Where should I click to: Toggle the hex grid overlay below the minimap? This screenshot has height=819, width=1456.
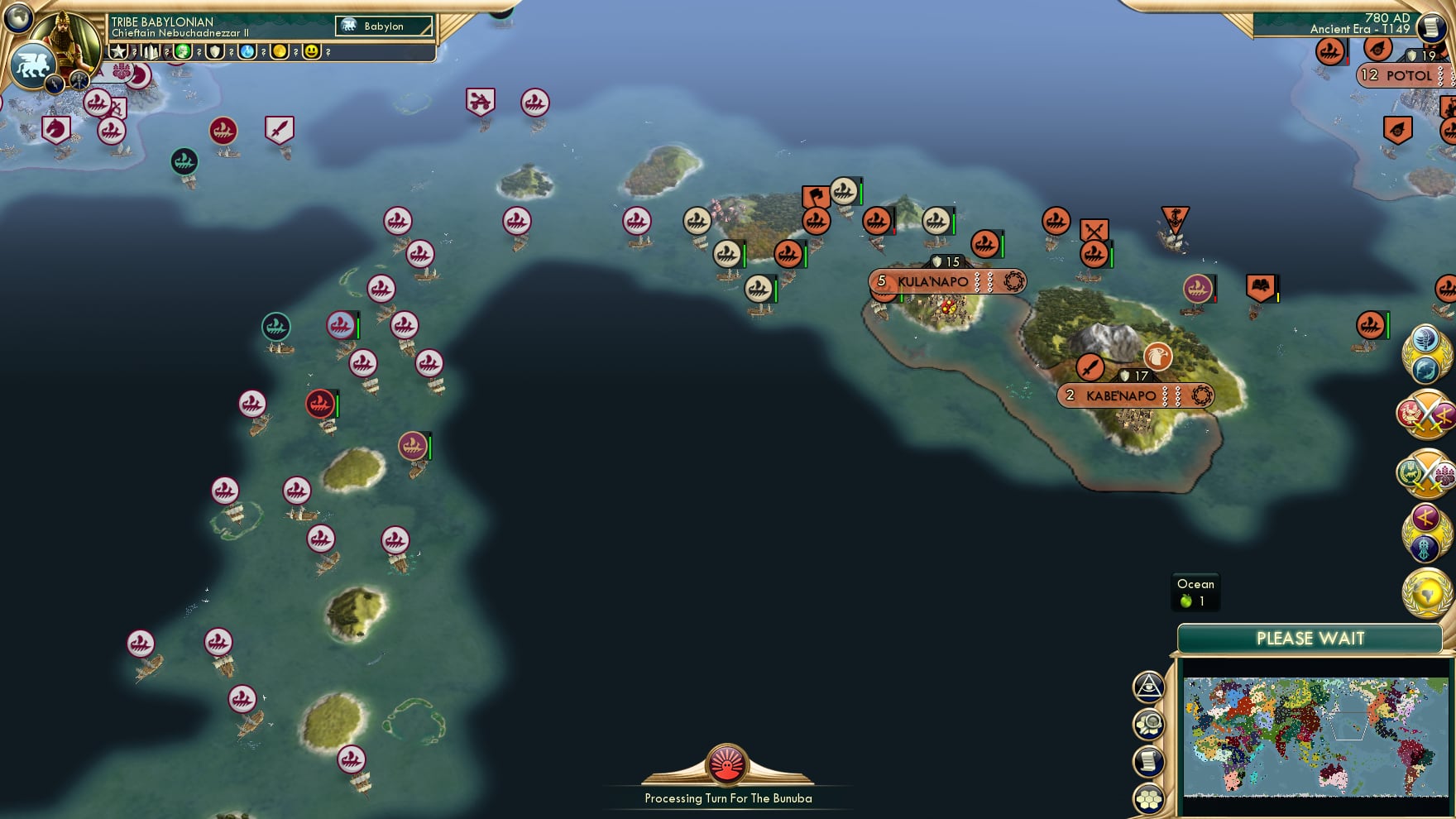pyautogui.click(x=1150, y=799)
